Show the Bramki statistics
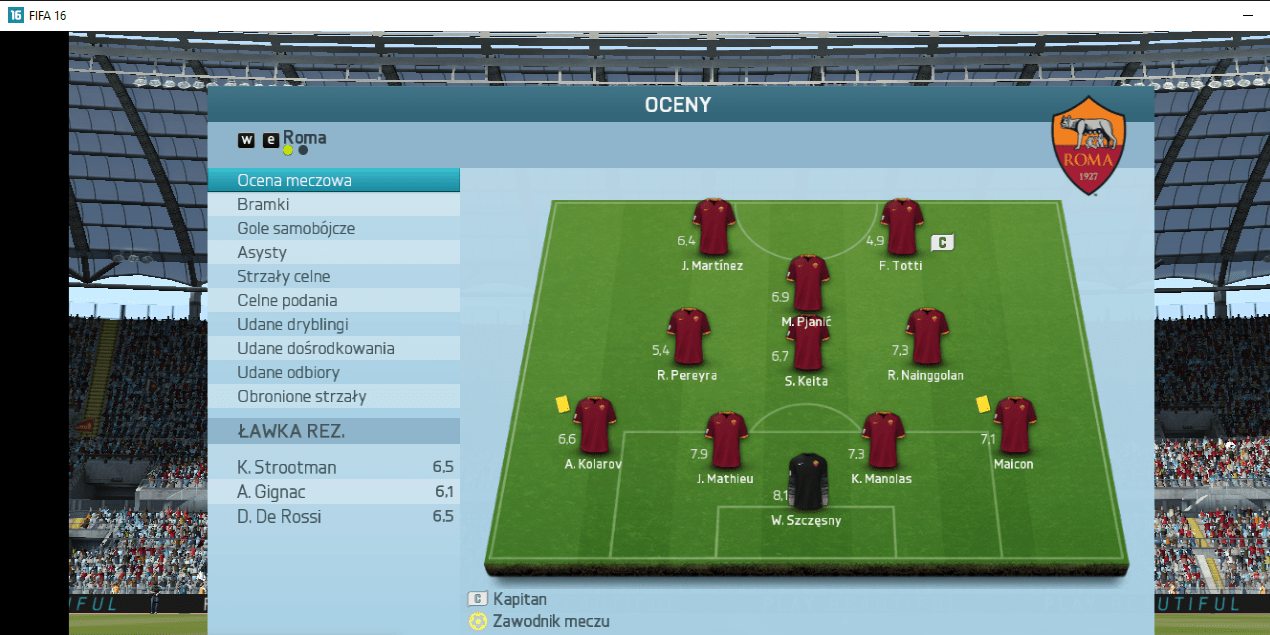 (333, 205)
